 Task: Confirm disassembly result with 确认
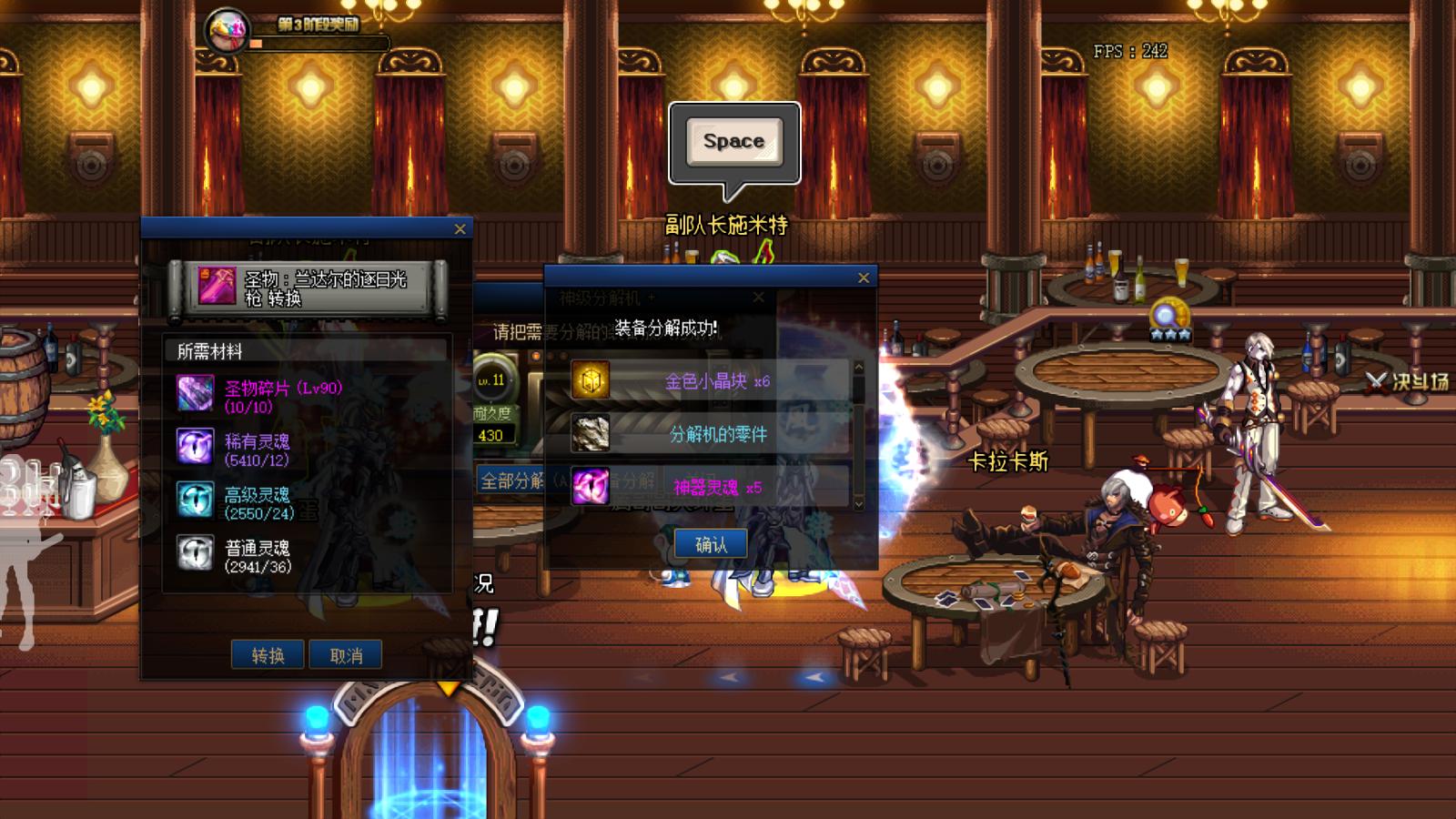(x=711, y=544)
